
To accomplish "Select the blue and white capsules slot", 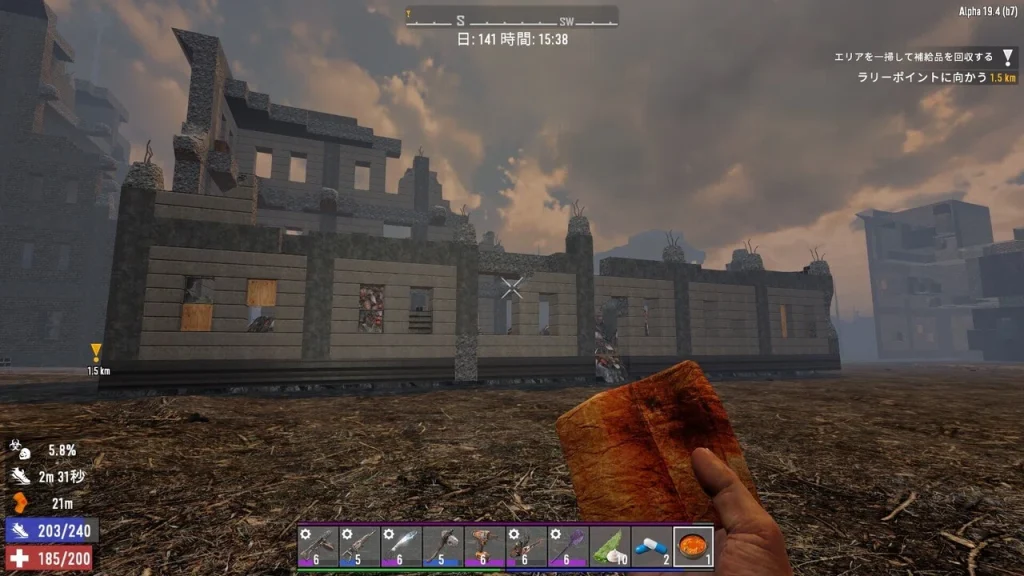I will (x=651, y=547).
